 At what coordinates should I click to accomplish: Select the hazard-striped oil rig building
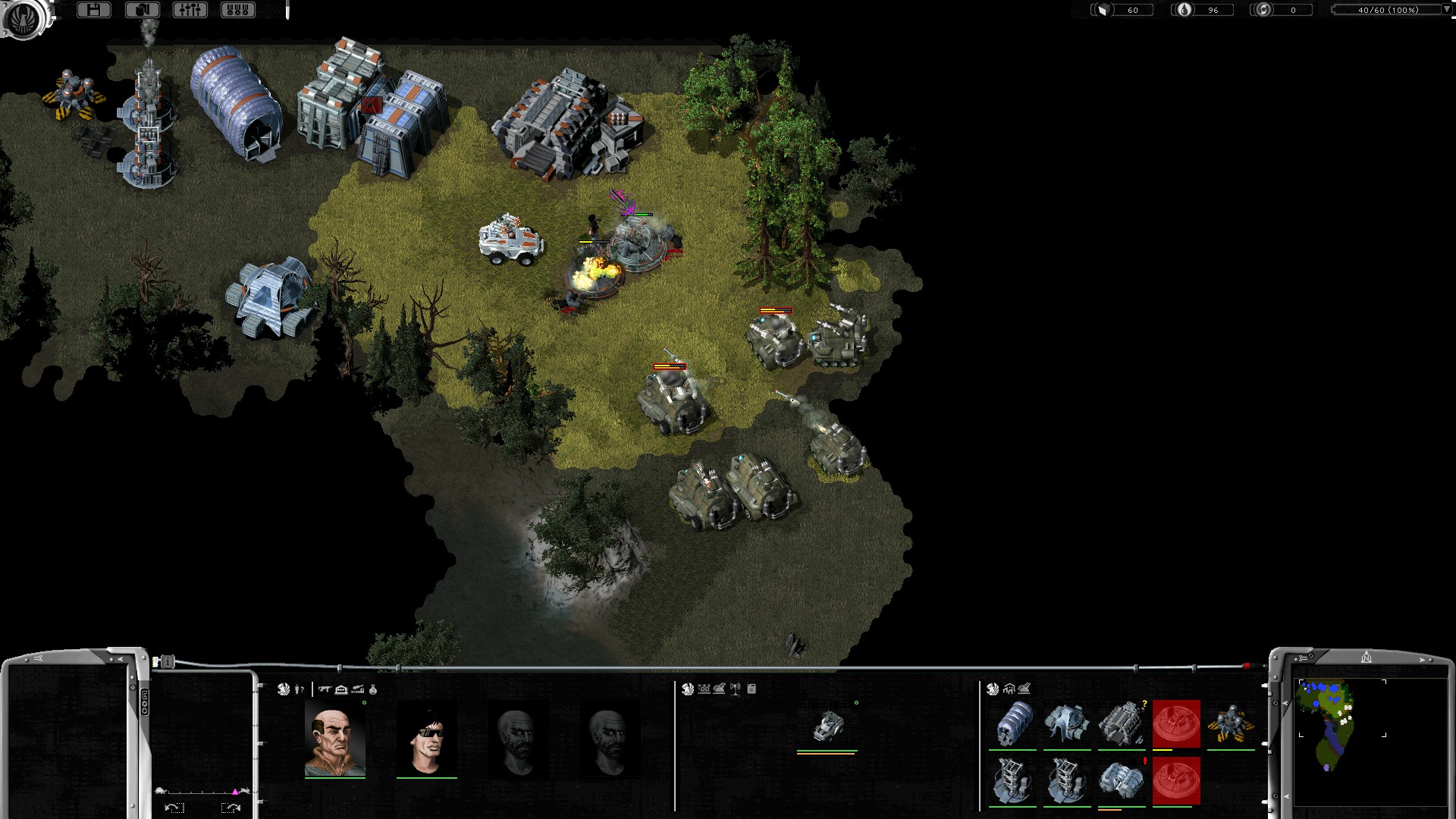point(1230,724)
